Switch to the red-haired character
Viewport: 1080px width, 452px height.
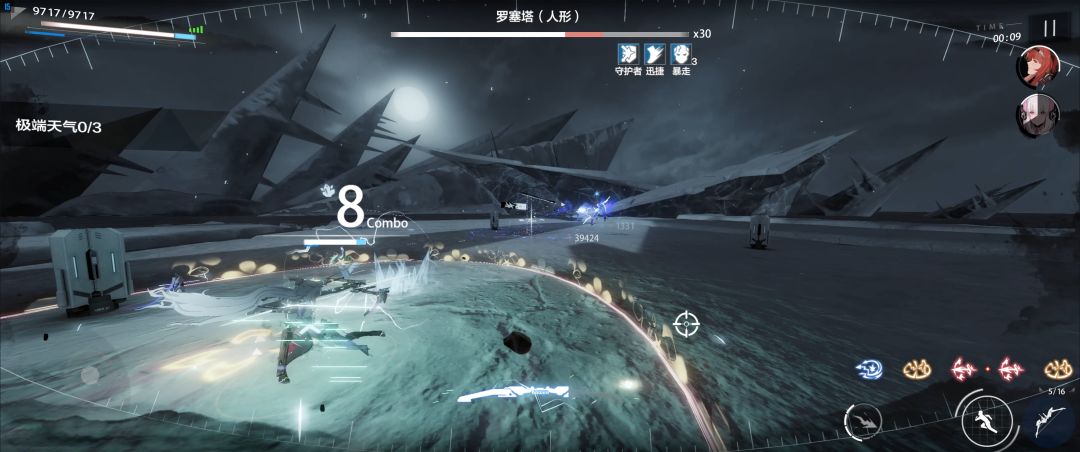coord(1038,67)
